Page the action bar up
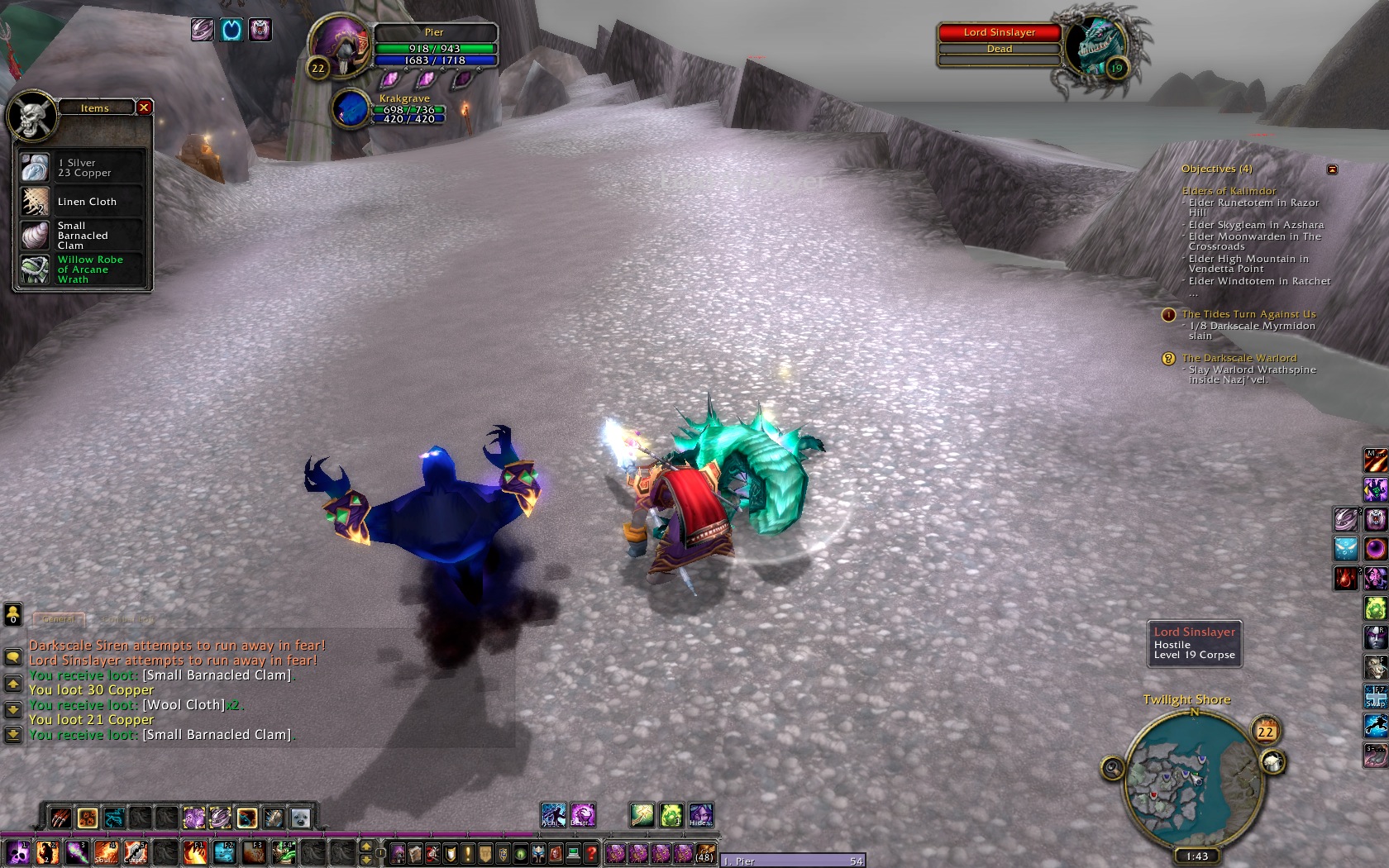 tap(366, 846)
